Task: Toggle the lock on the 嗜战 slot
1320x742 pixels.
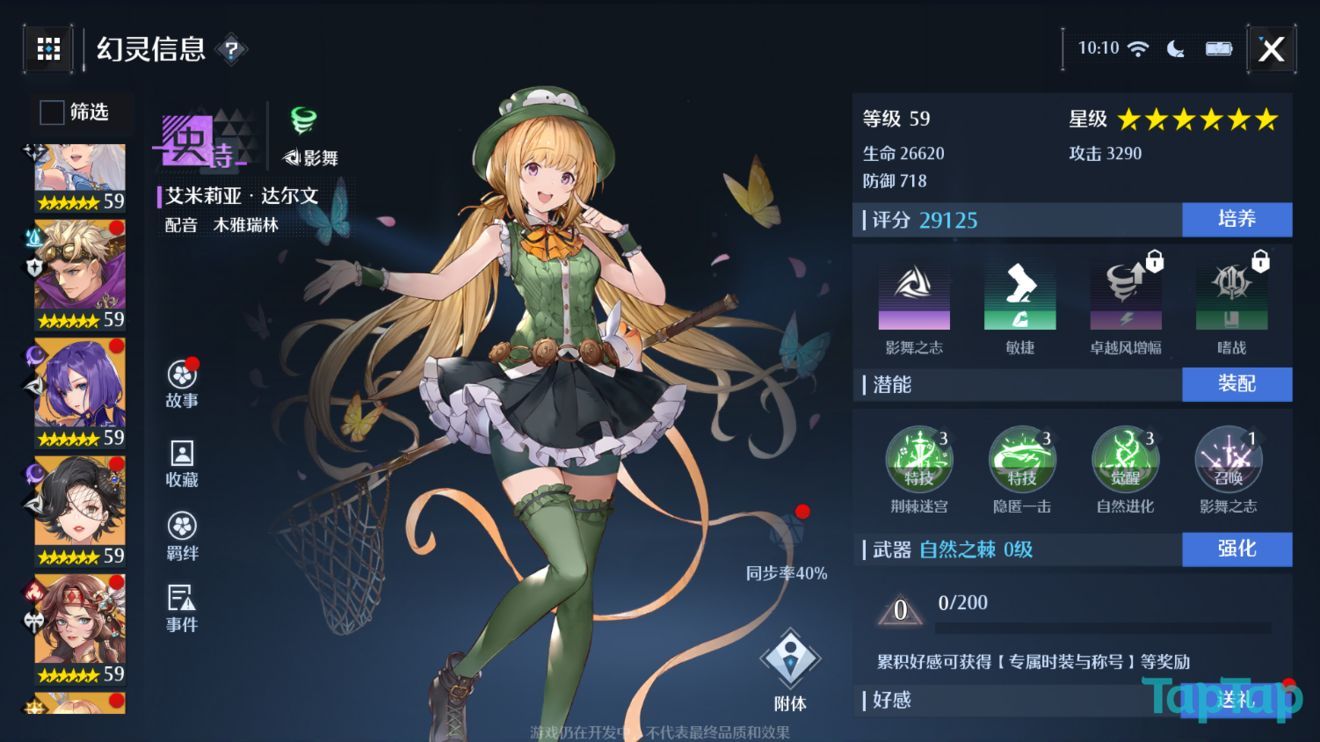Action: (x=1257, y=261)
